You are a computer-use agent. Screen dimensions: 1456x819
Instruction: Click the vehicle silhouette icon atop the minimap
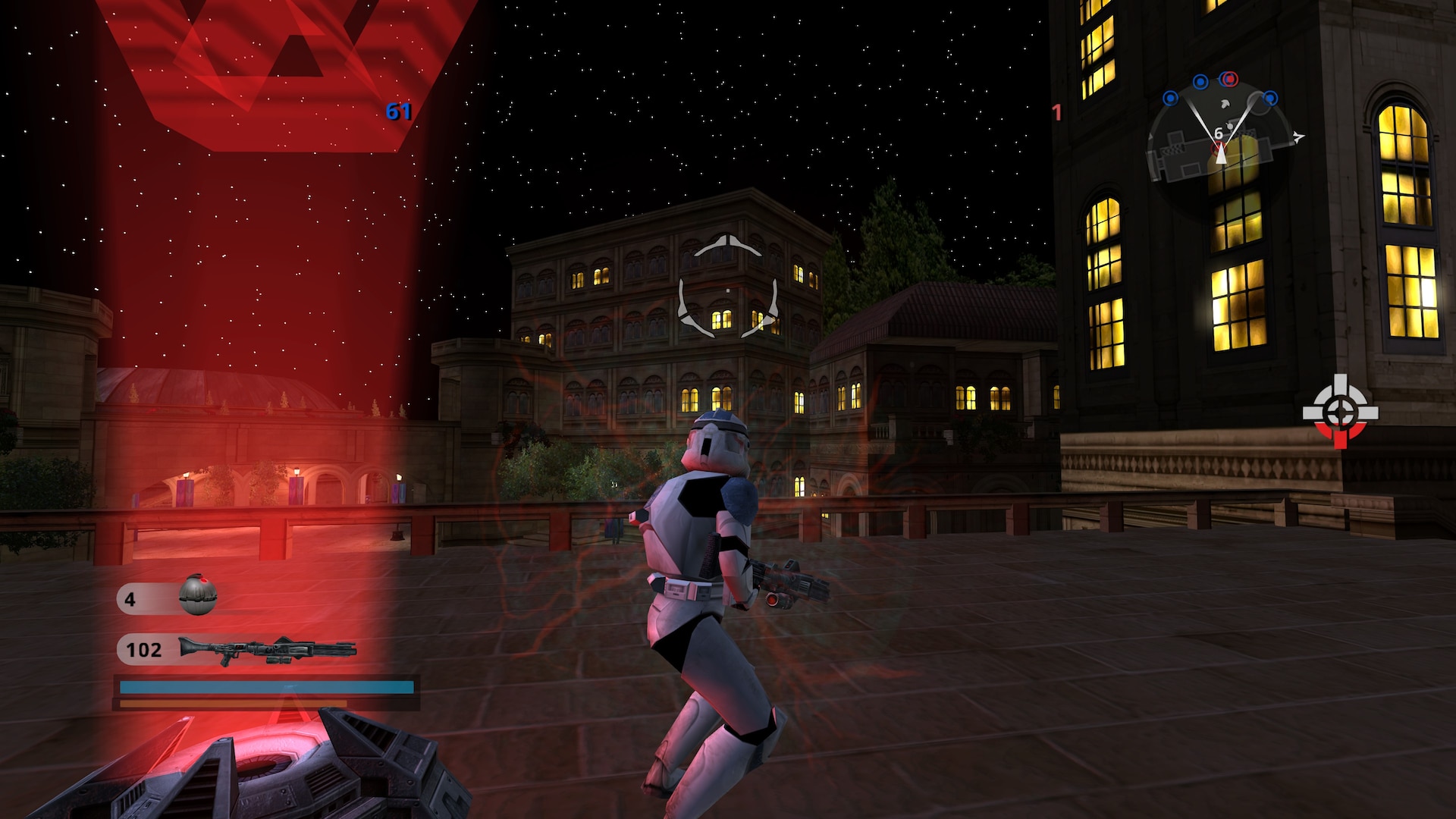[x=1226, y=104]
